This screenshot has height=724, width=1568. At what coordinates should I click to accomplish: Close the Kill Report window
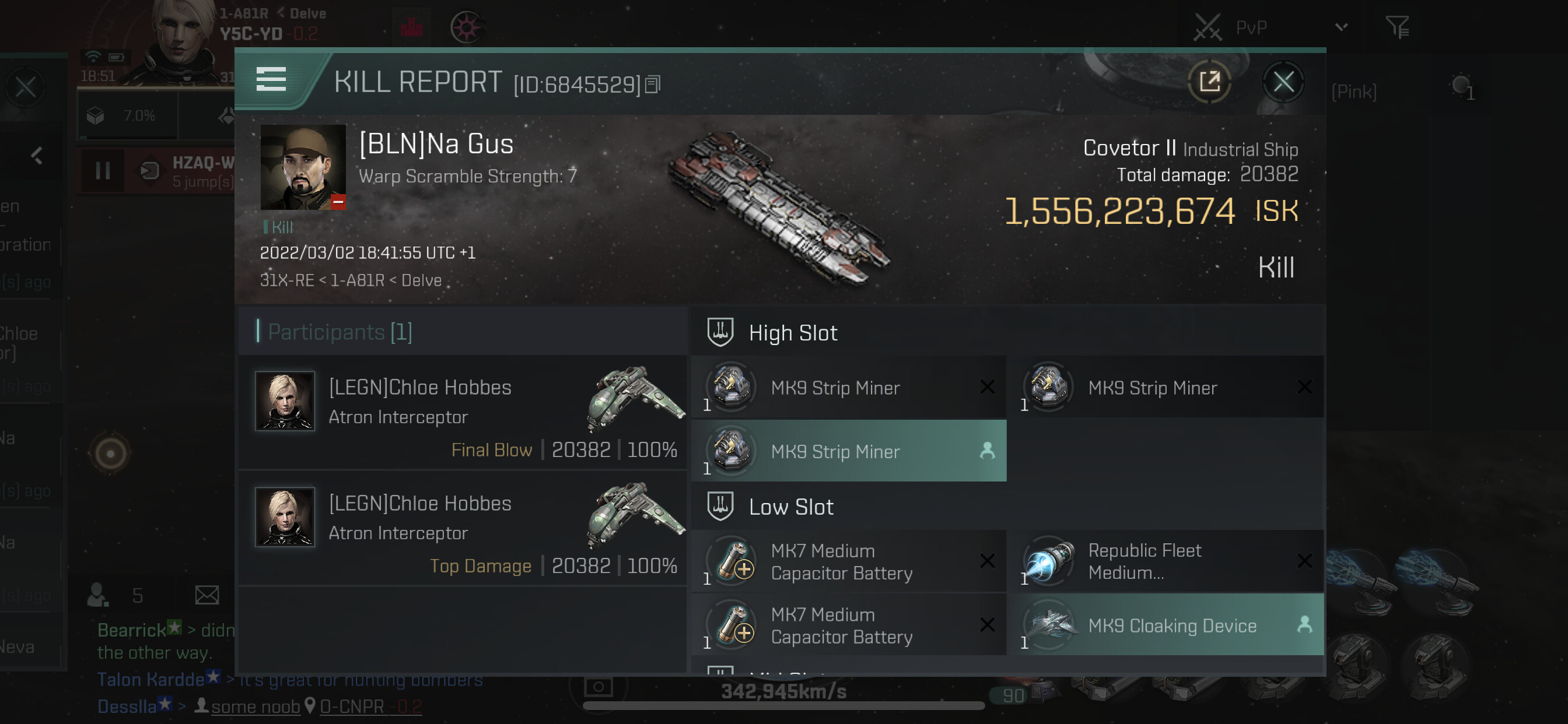pos(1283,82)
